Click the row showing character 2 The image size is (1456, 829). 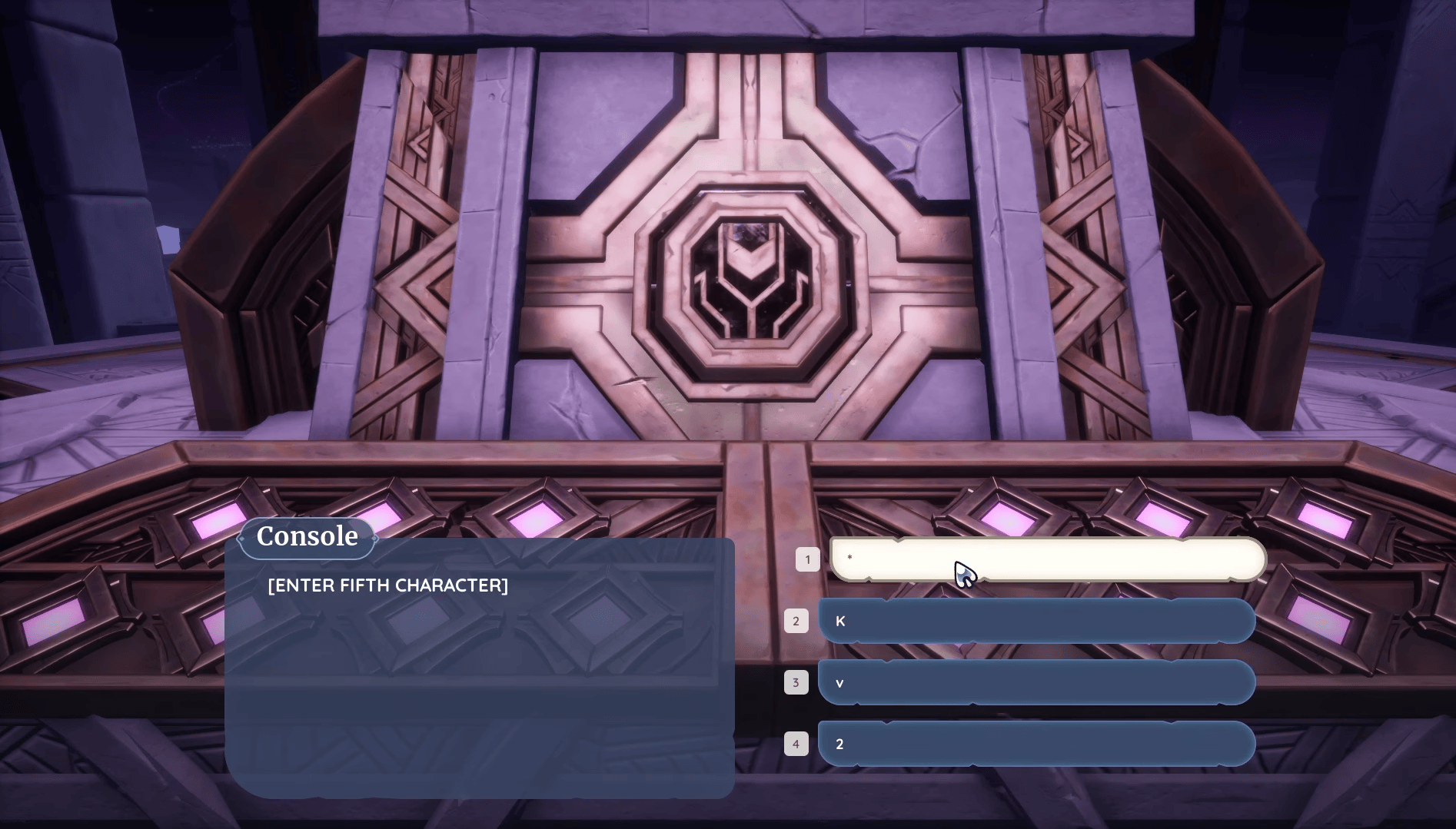point(1038,743)
